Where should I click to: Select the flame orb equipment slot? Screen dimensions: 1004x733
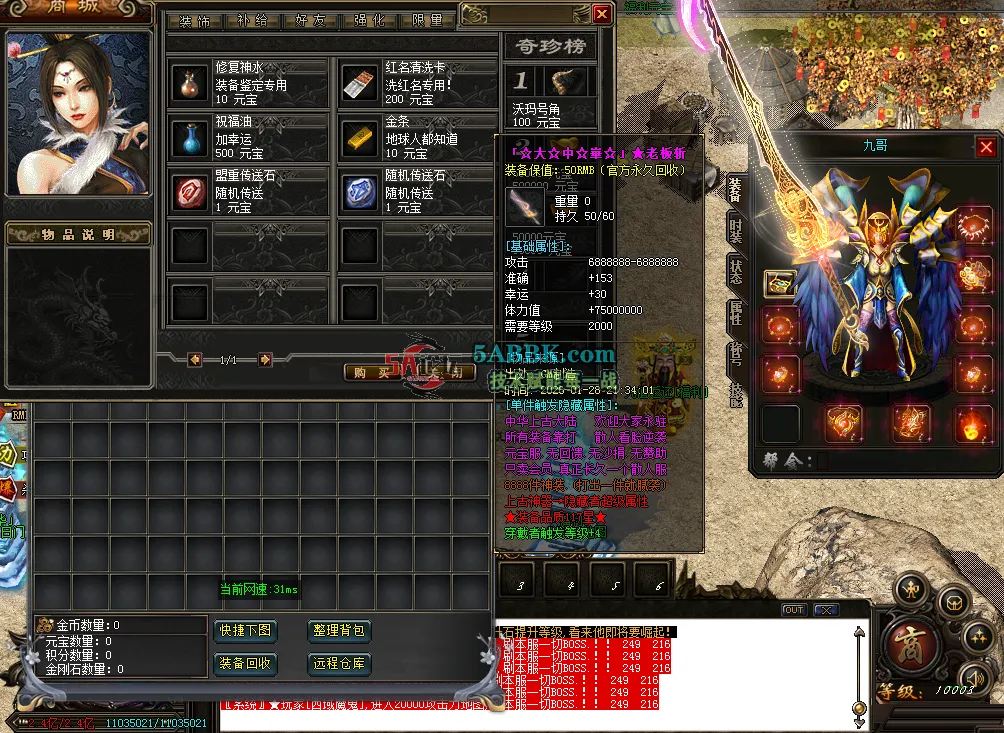click(x=969, y=424)
